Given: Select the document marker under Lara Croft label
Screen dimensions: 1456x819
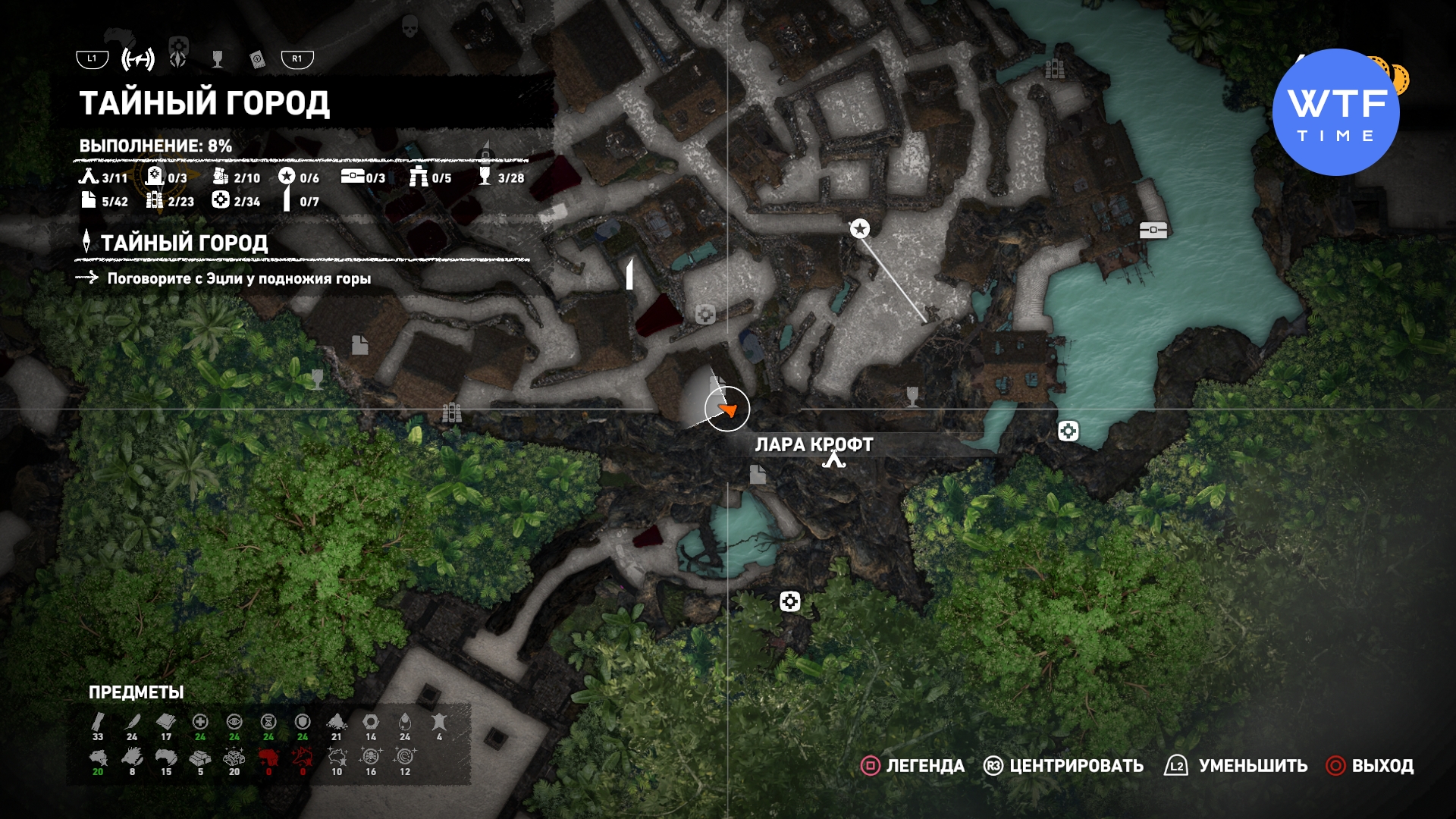Looking at the screenshot, I should [x=758, y=475].
